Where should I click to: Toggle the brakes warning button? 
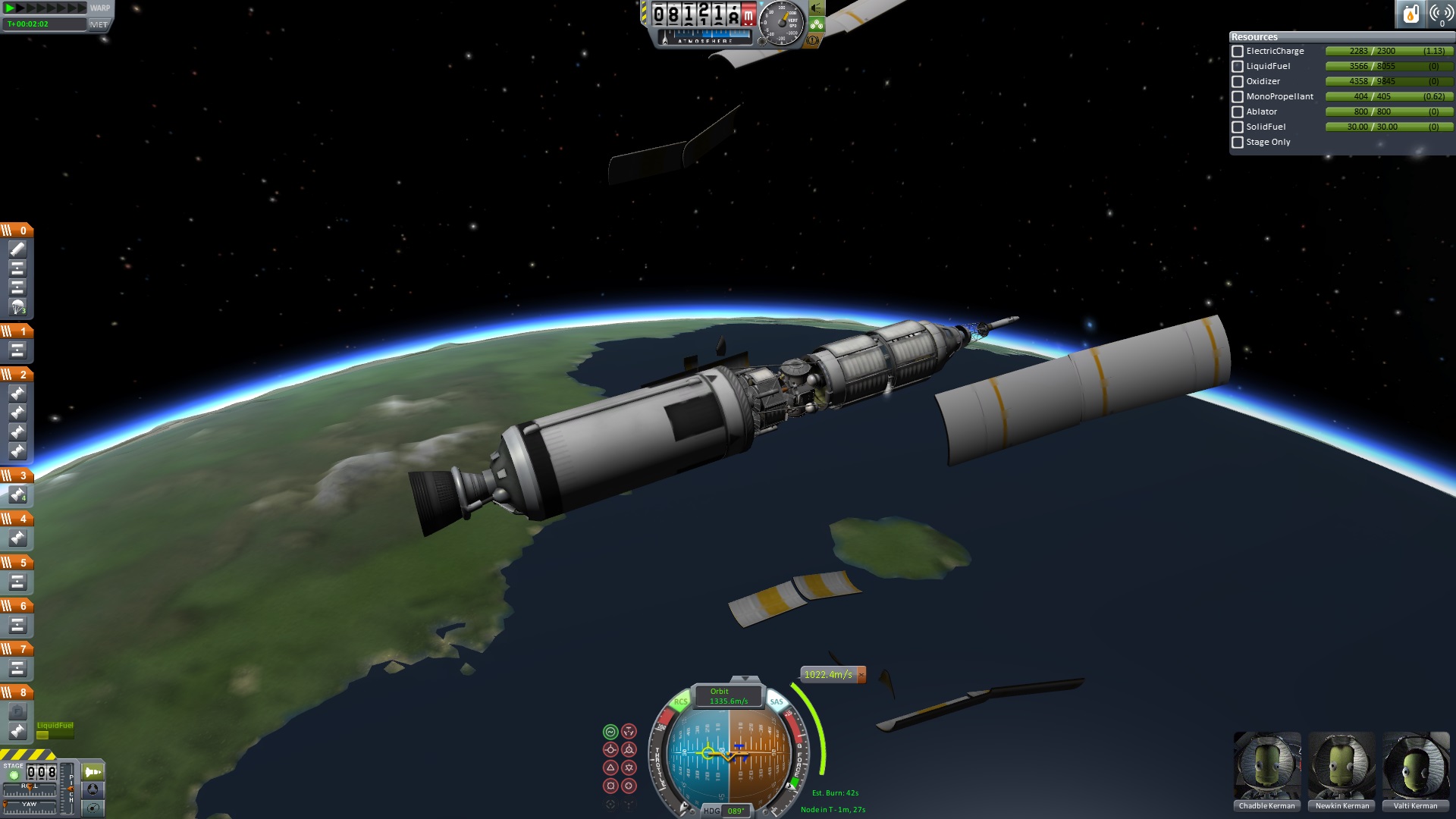click(x=814, y=40)
